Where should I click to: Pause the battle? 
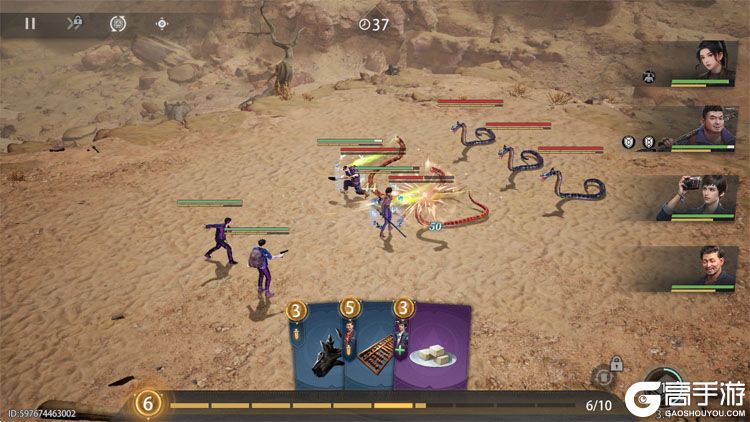click(x=30, y=23)
